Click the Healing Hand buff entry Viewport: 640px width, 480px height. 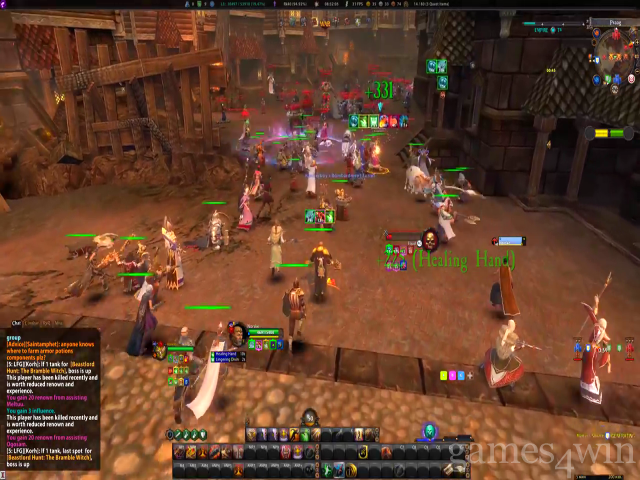pos(226,354)
